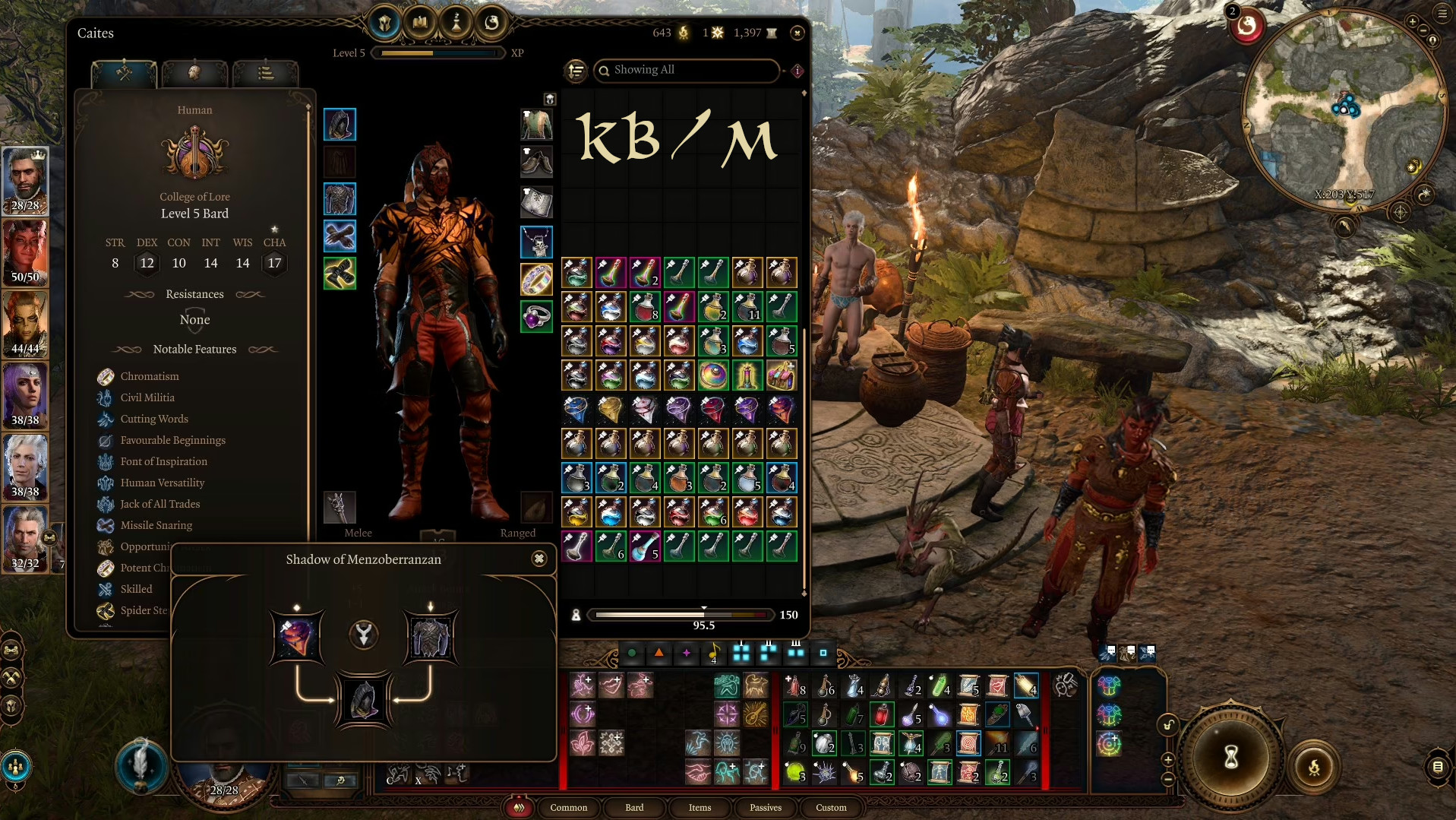Toggle helmet visibility above the equipment doll
This screenshot has height=820, width=1456.
coord(548,97)
